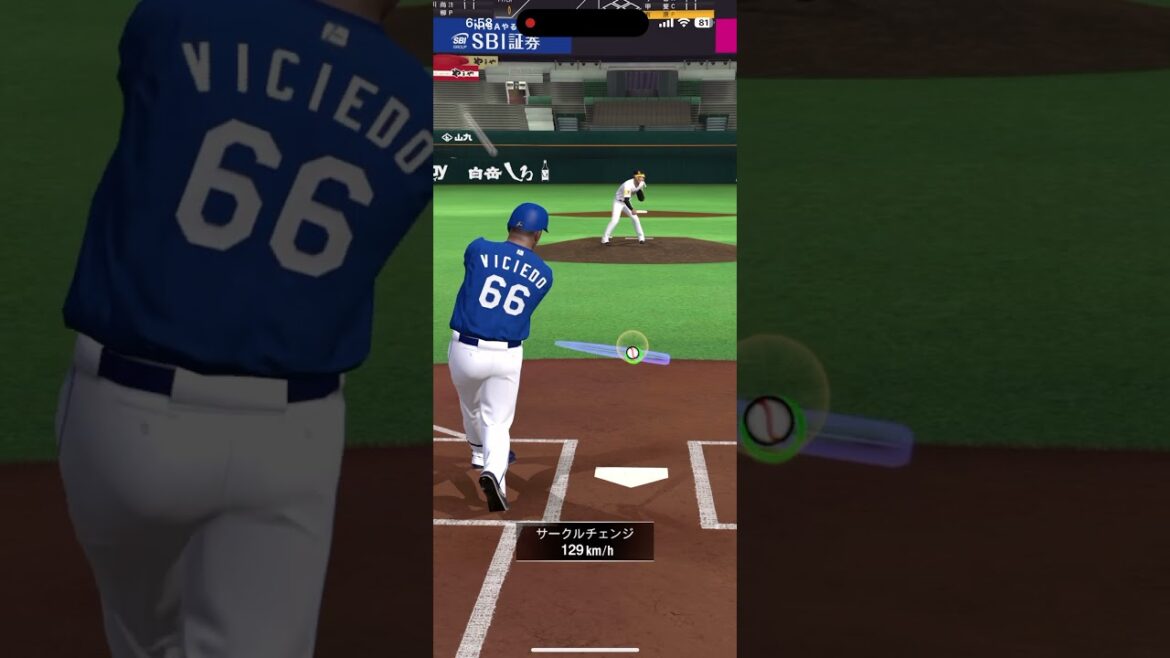Image resolution: width=1170 pixels, height=658 pixels.
Task: Tap the red screen recording indicator
Action: pyautogui.click(x=530, y=23)
